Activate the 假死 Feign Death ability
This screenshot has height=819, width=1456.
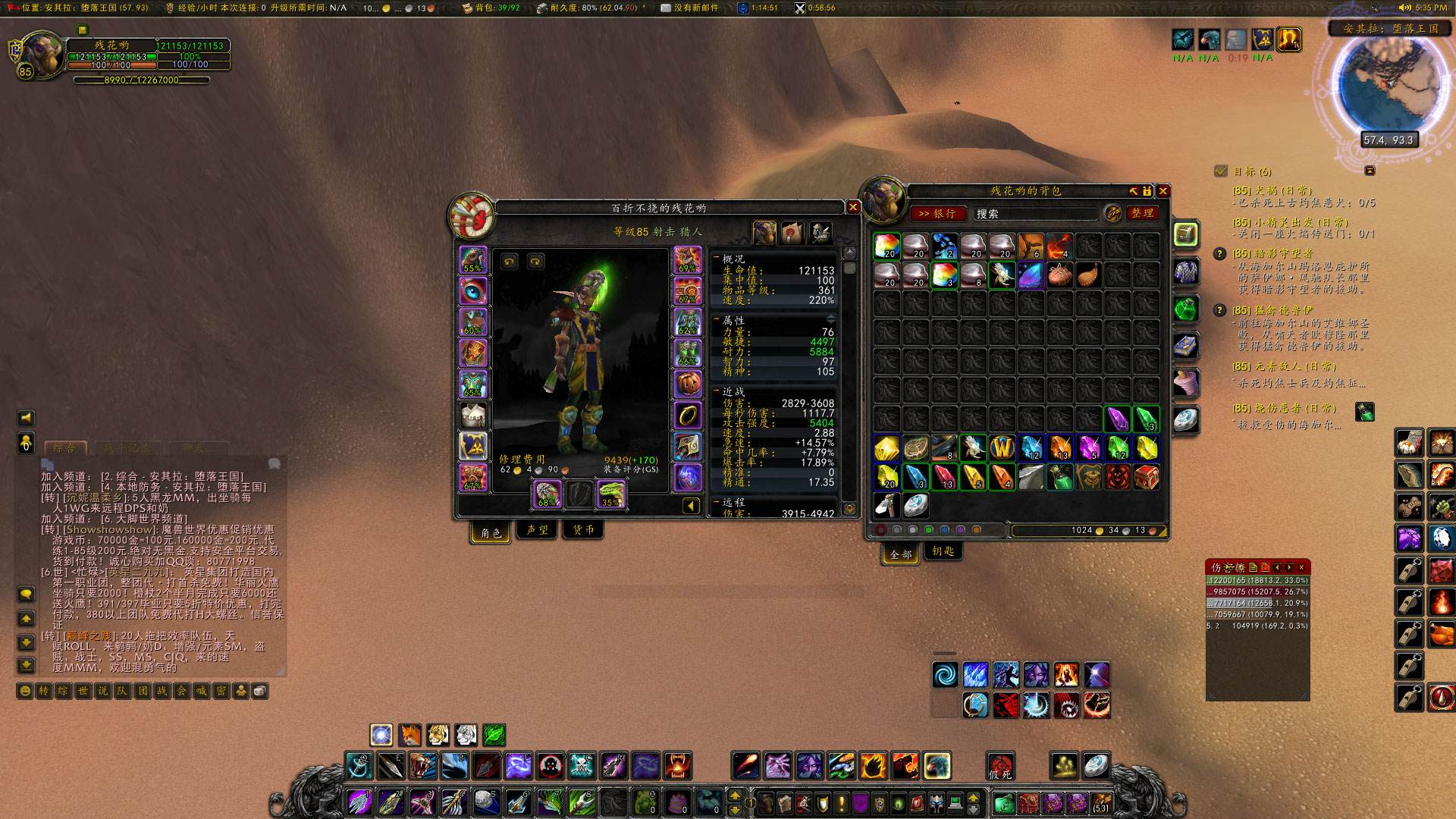pos(1000,766)
